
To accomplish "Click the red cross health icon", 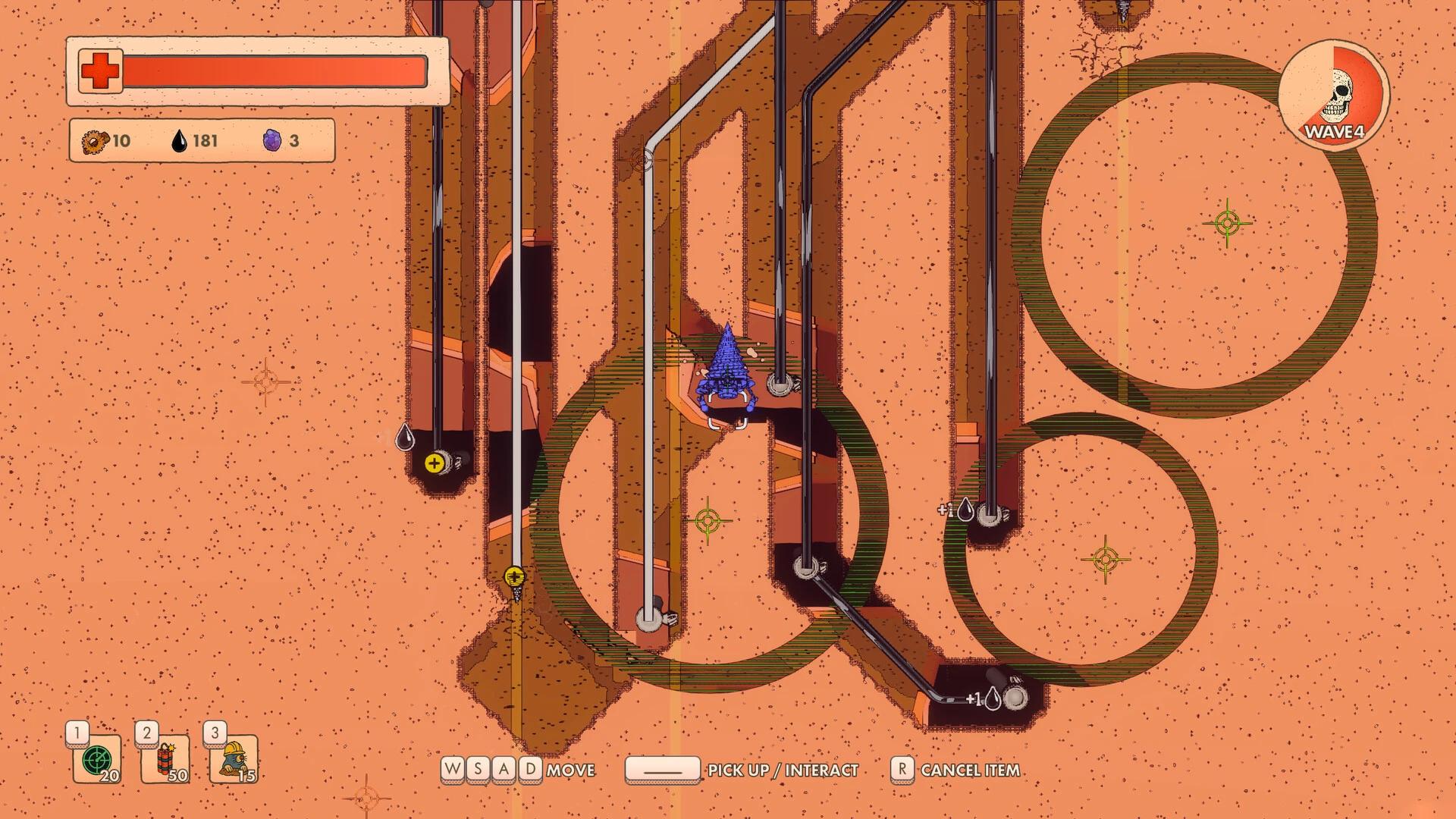I will click(99, 70).
